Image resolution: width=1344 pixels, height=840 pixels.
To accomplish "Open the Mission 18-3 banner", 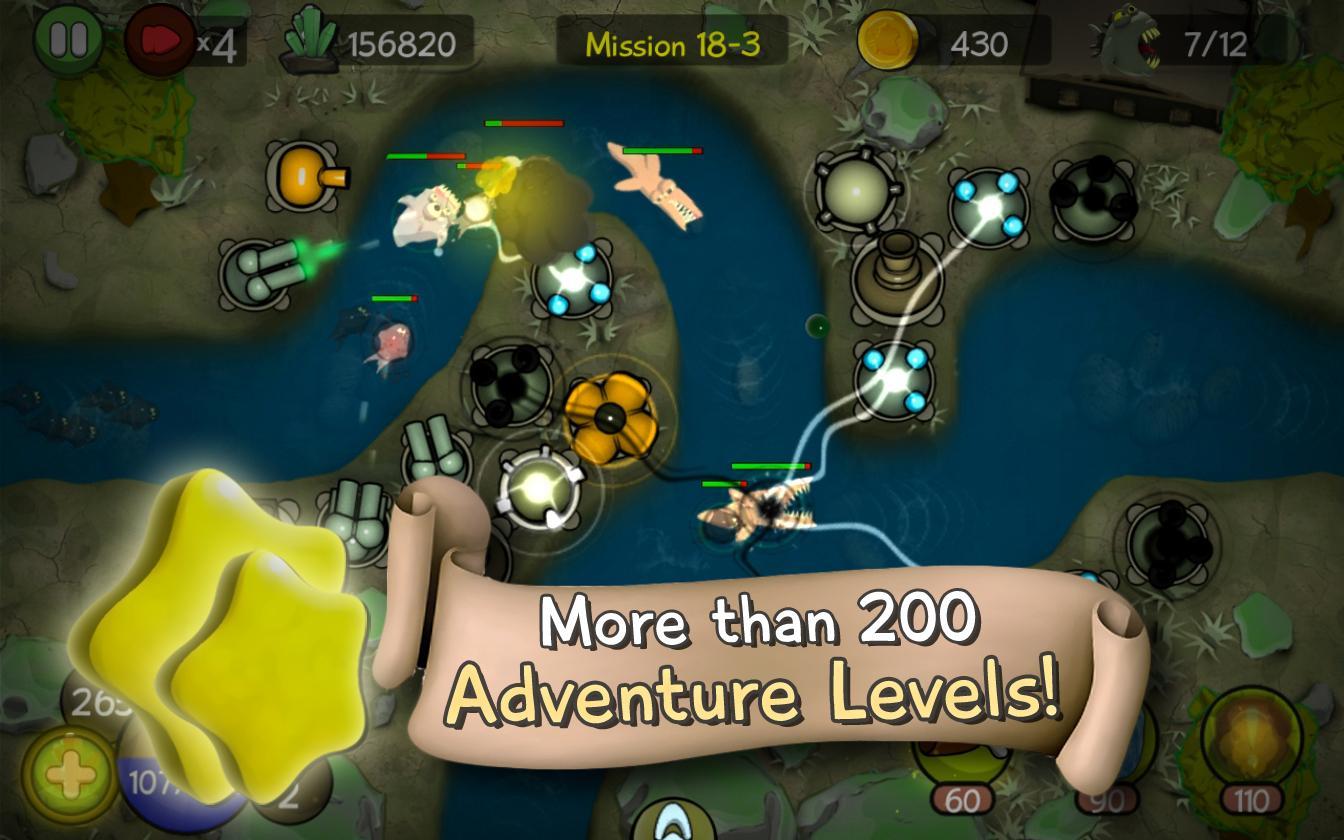I will 673,41.
